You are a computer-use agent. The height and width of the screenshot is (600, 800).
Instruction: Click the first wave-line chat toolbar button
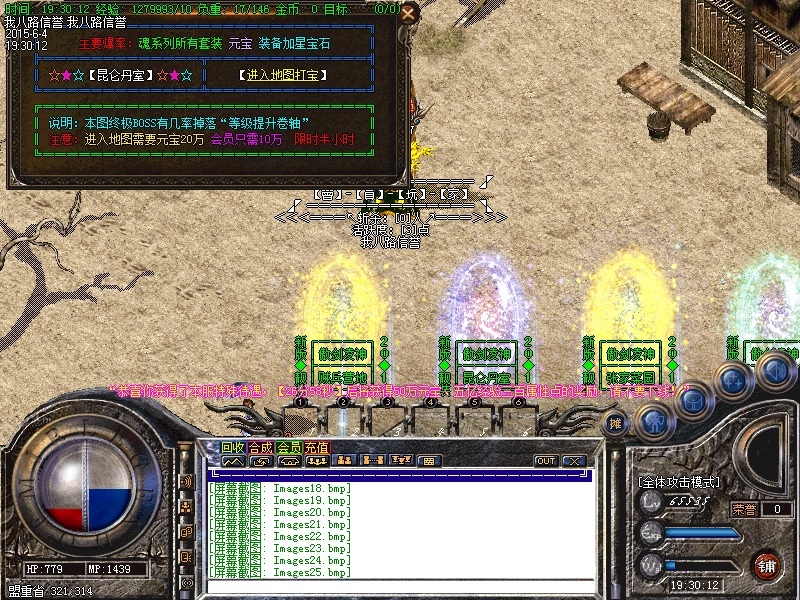pos(233,461)
